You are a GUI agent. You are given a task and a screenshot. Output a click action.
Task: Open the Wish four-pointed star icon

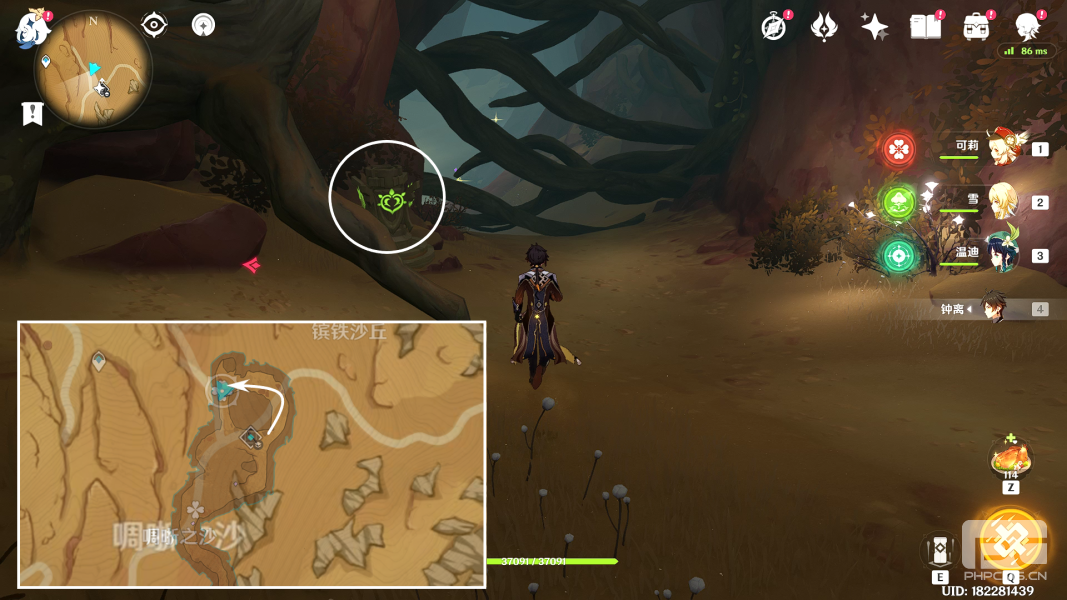click(x=875, y=27)
